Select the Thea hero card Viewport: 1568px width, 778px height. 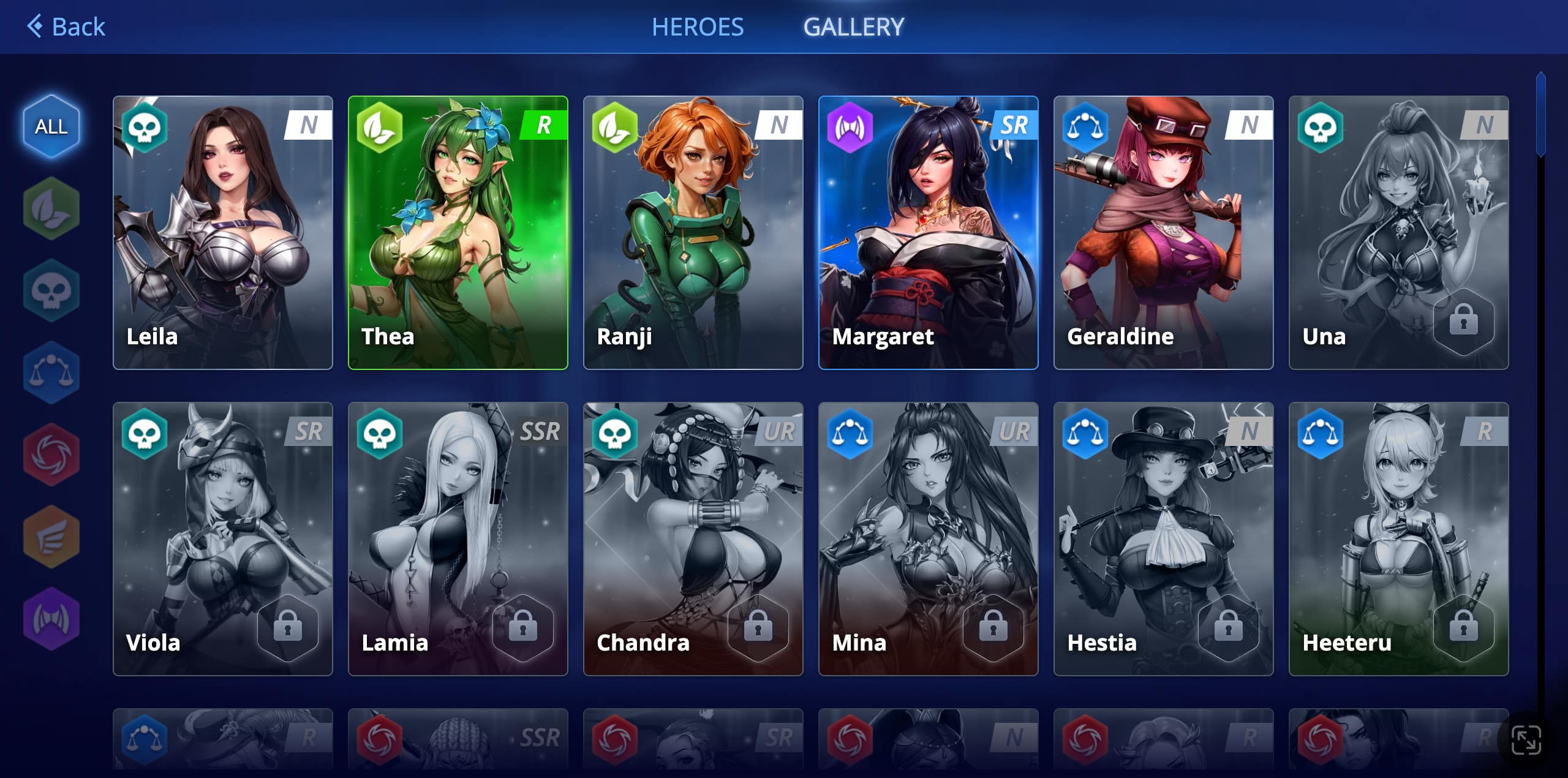point(458,233)
